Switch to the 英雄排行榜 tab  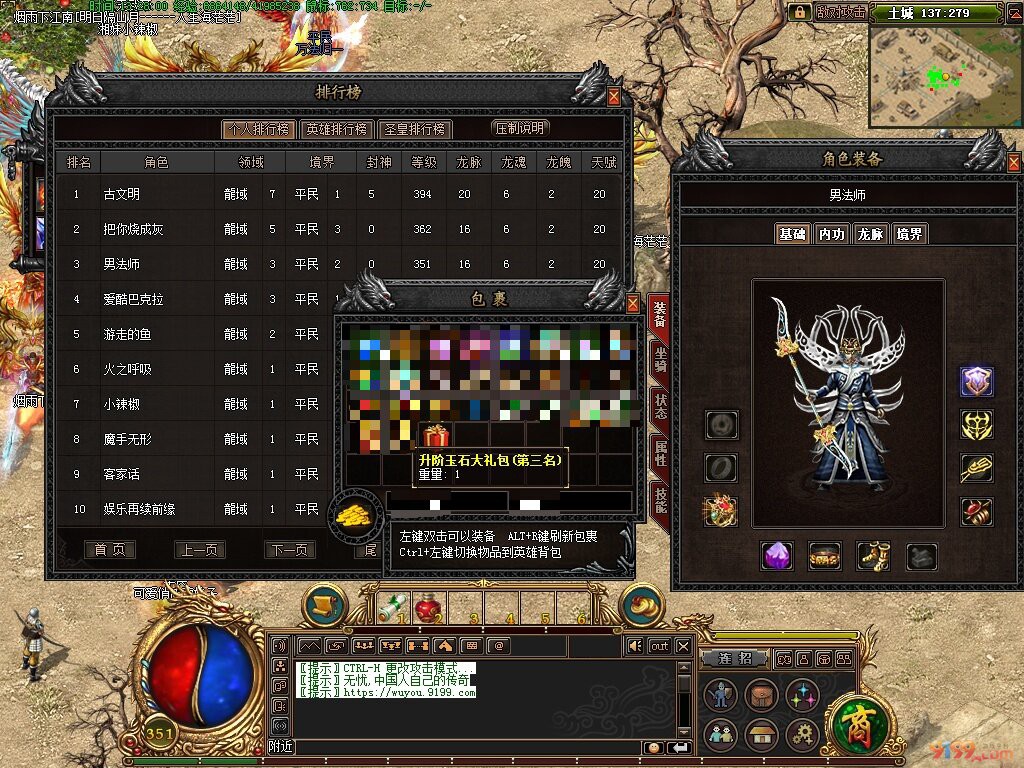pos(336,129)
